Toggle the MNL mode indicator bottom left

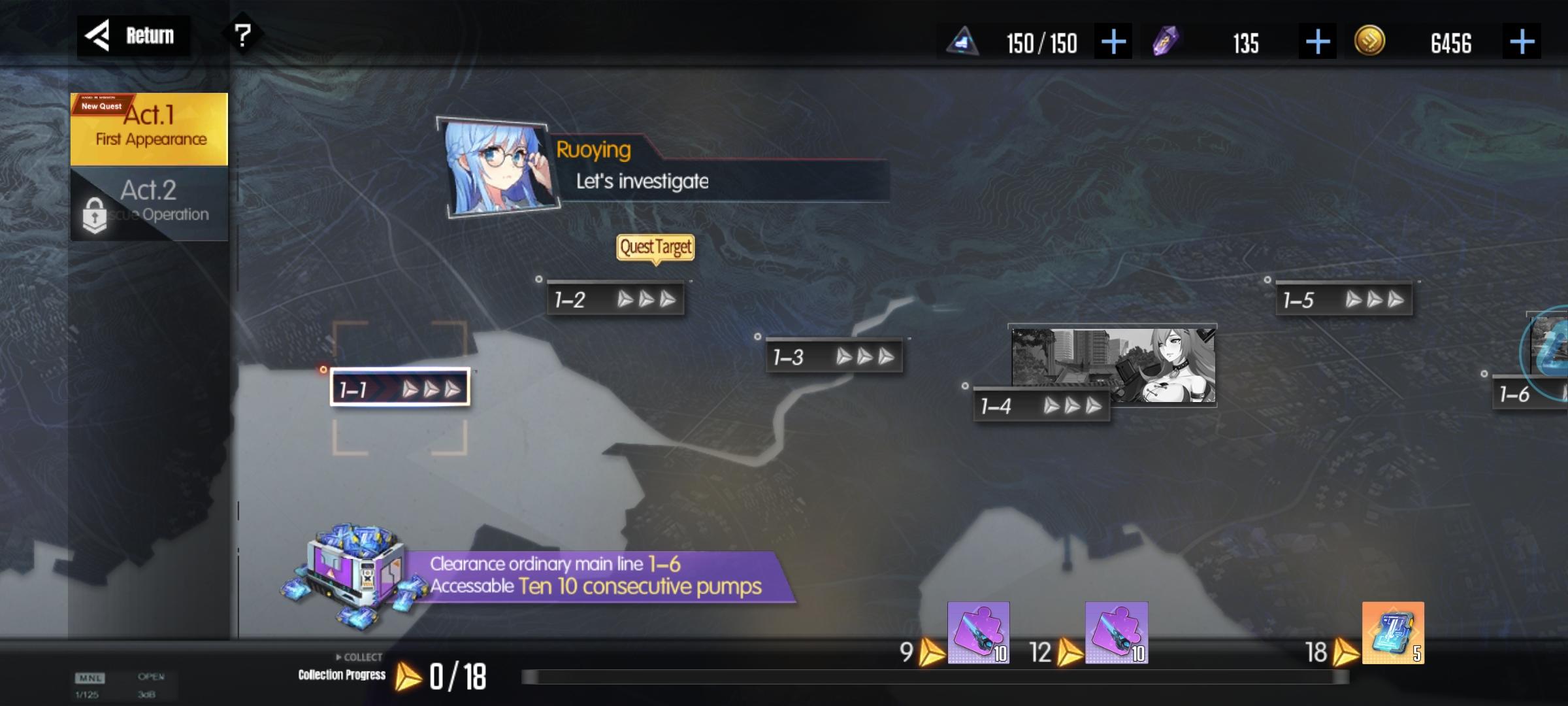coord(91,680)
